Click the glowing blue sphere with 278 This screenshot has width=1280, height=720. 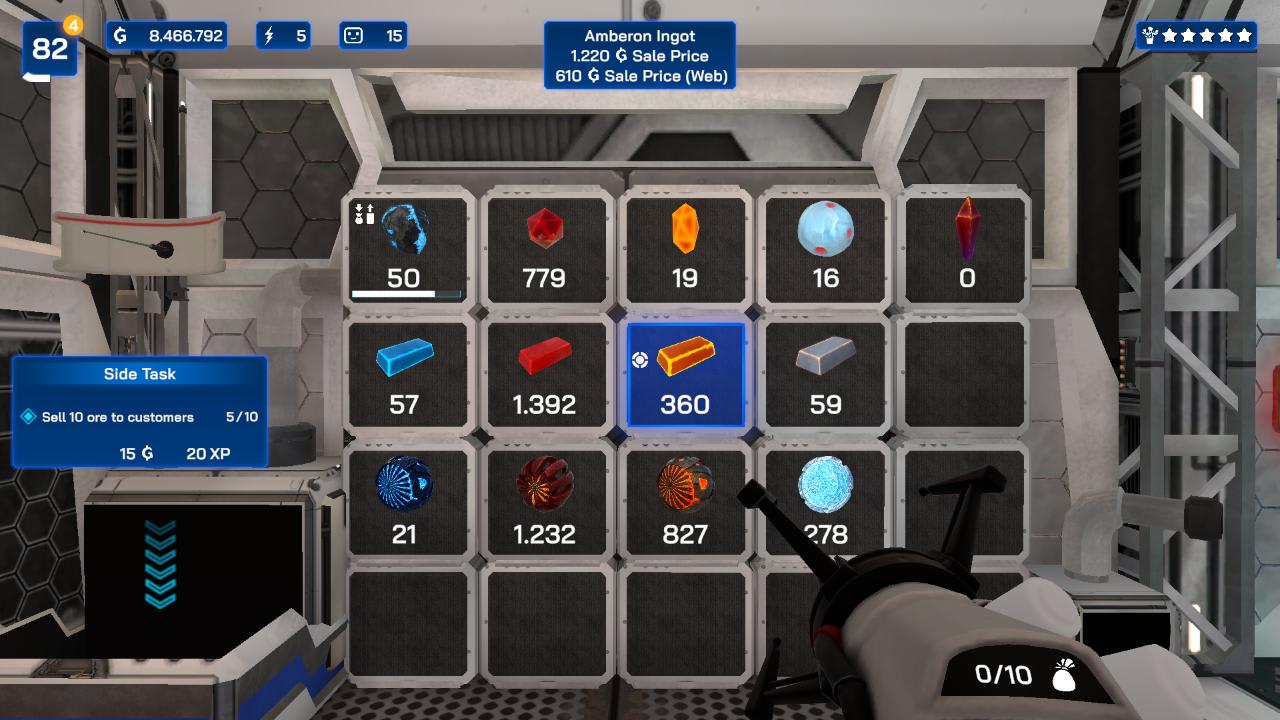click(824, 502)
